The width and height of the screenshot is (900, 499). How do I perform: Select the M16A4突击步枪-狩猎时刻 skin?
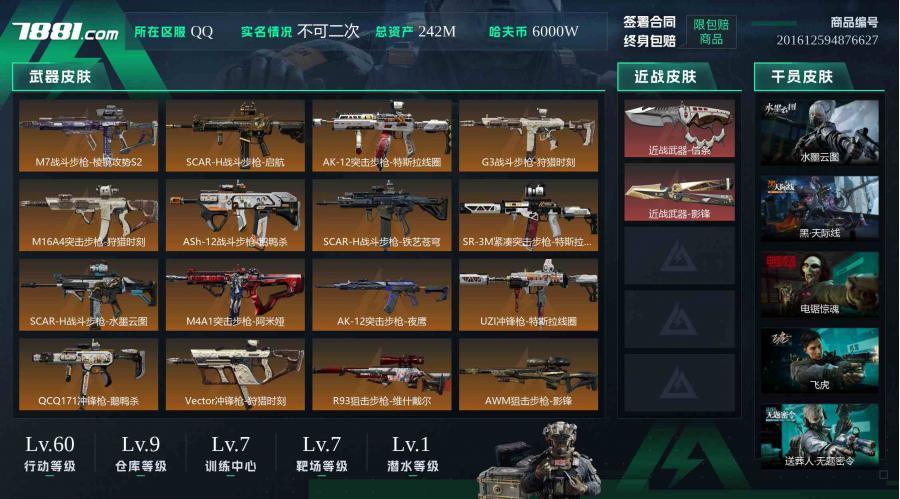click(88, 214)
